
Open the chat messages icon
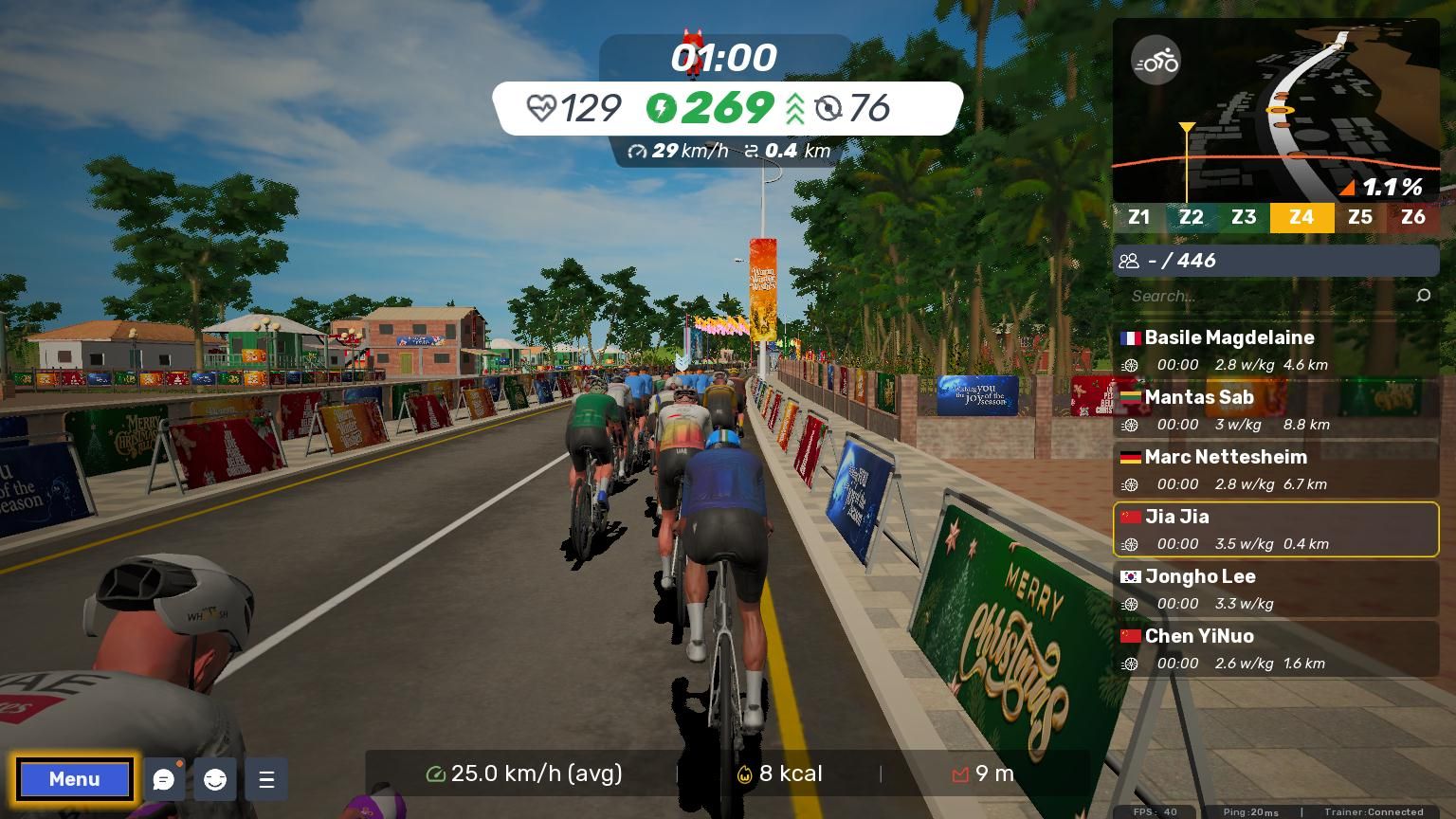click(164, 779)
